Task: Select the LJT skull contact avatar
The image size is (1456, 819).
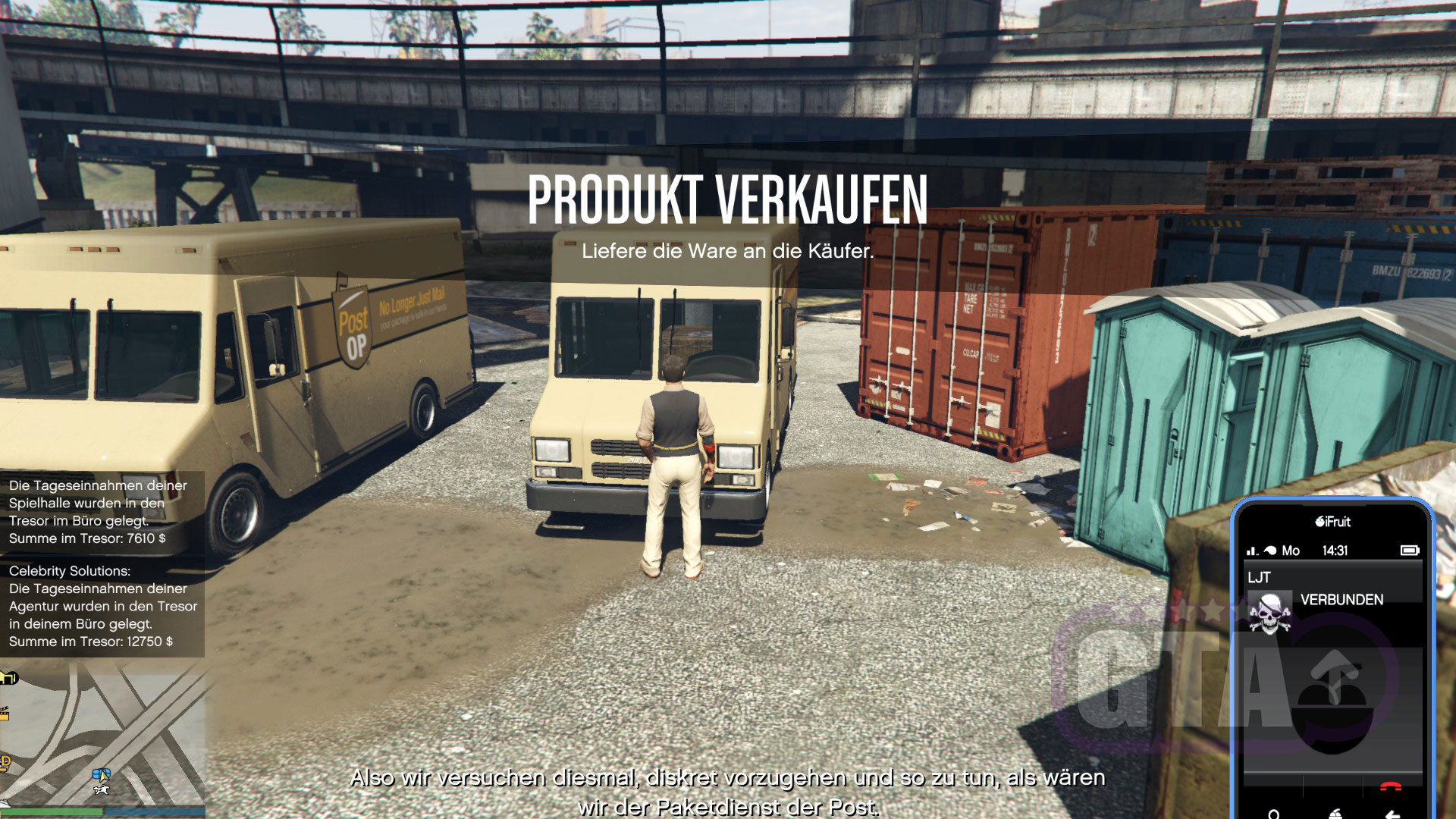Action: (1270, 613)
